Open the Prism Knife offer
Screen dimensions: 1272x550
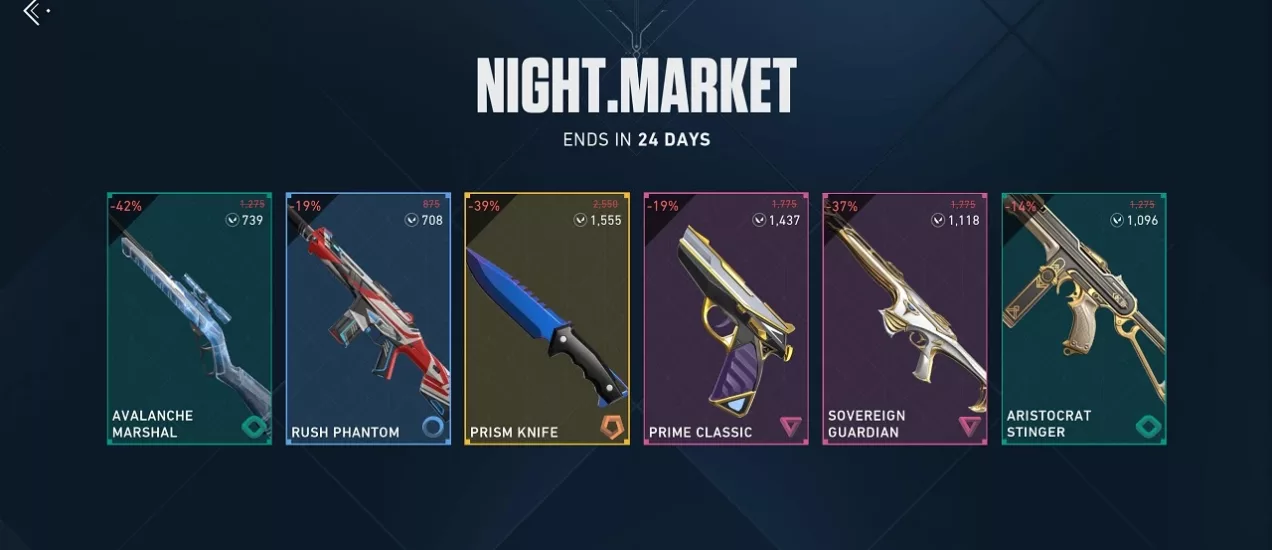coord(547,319)
